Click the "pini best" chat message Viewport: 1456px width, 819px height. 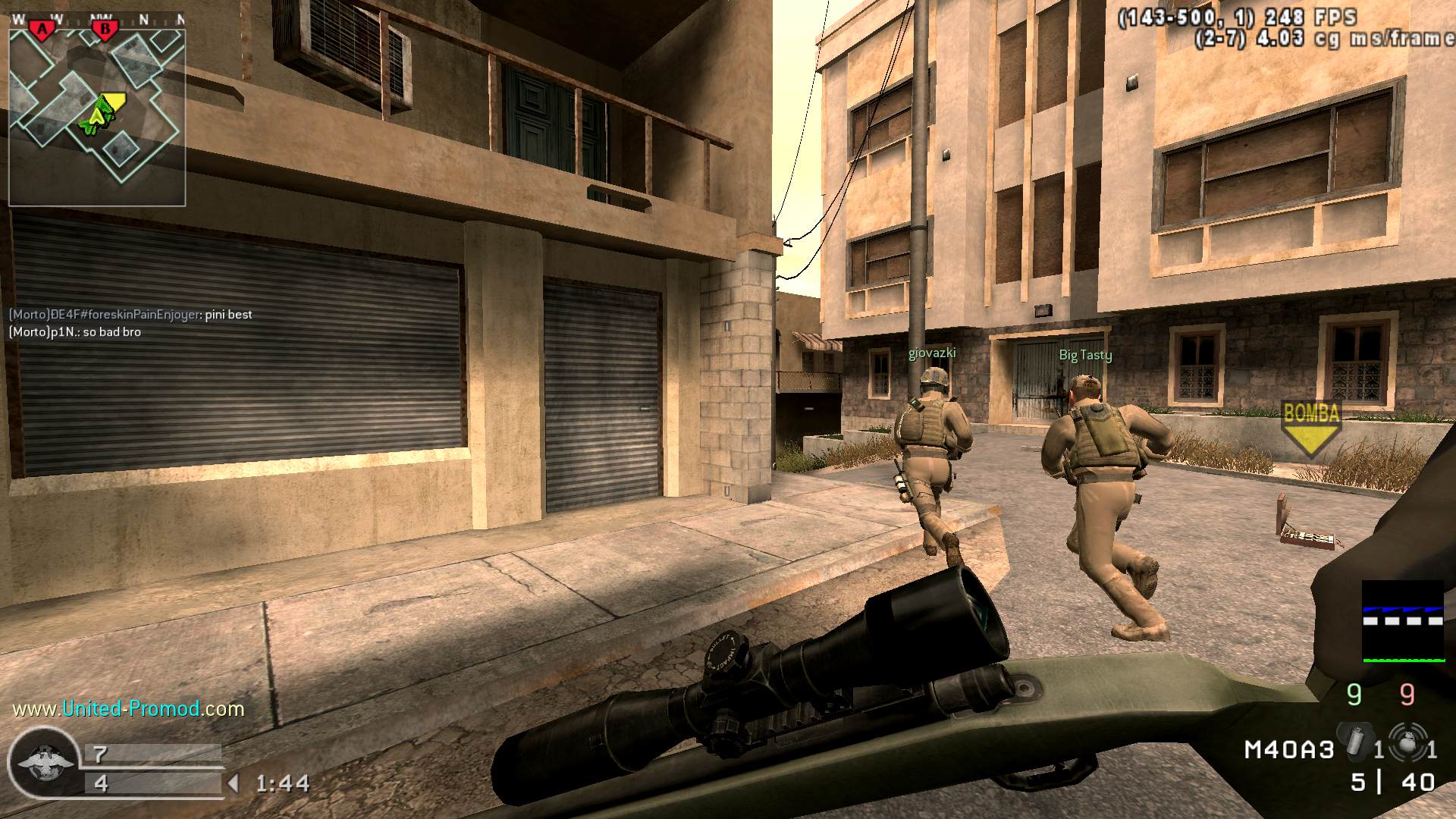(130, 315)
